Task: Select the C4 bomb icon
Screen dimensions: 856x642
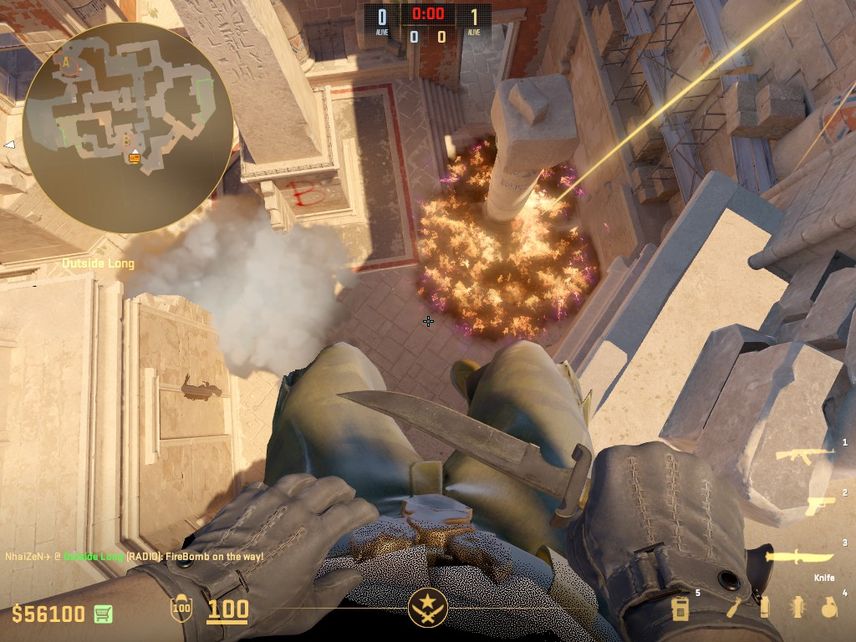Action: [x=681, y=608]
